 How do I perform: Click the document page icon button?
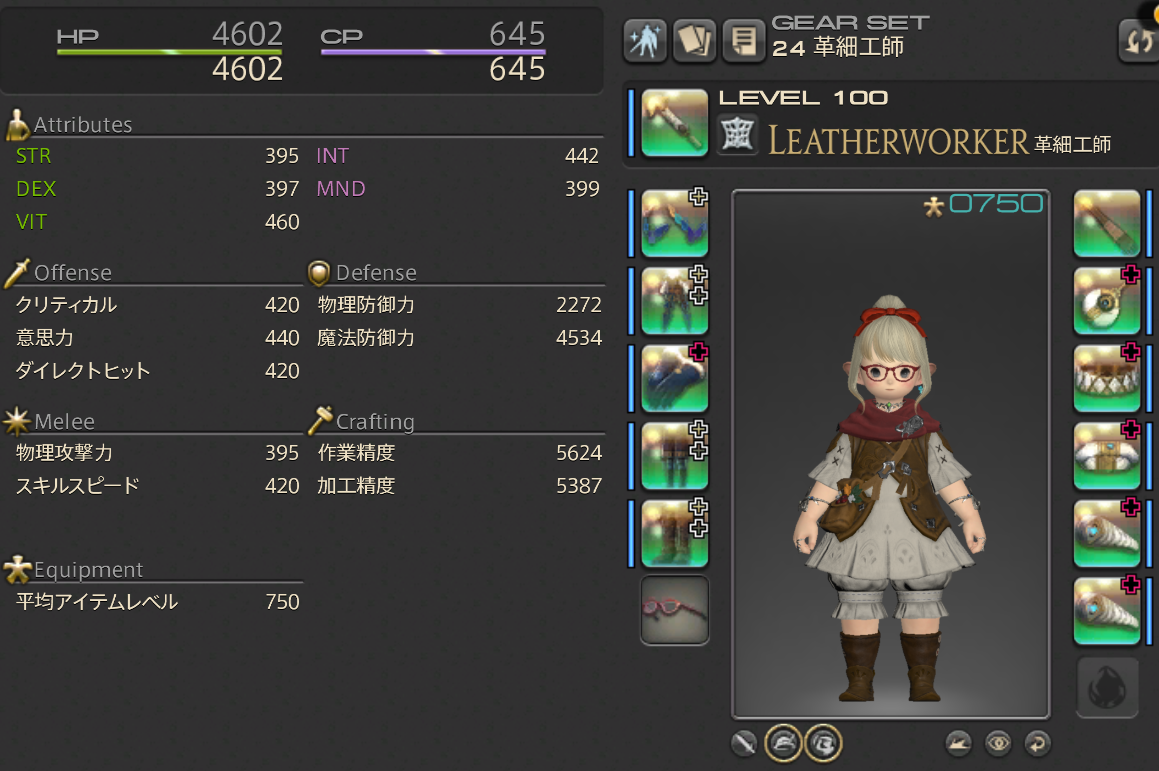[x=742, y=41]
